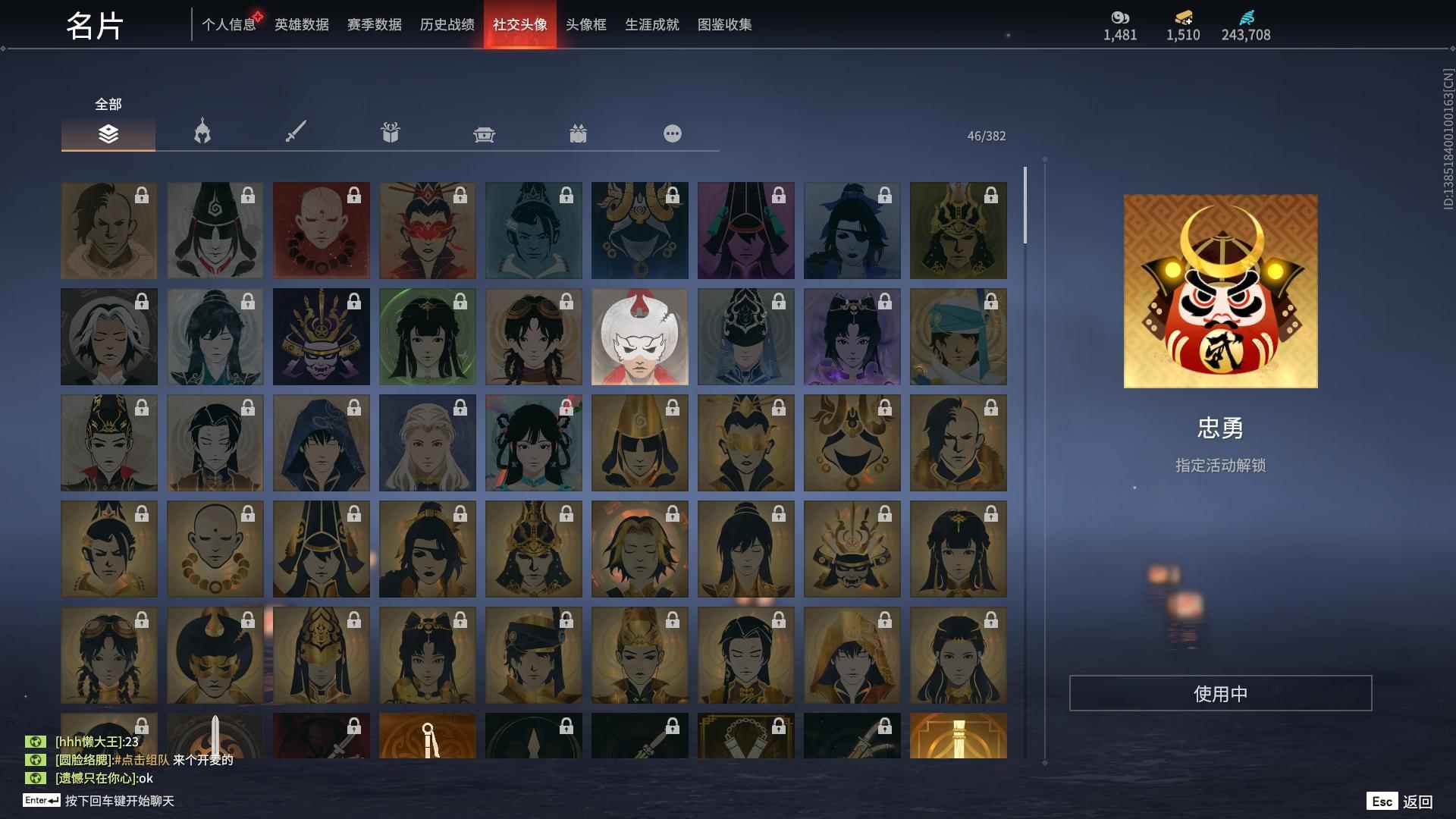Switch to the 头像框 tab
Screen dimensions: 1456x819
[x=585, y=24]
